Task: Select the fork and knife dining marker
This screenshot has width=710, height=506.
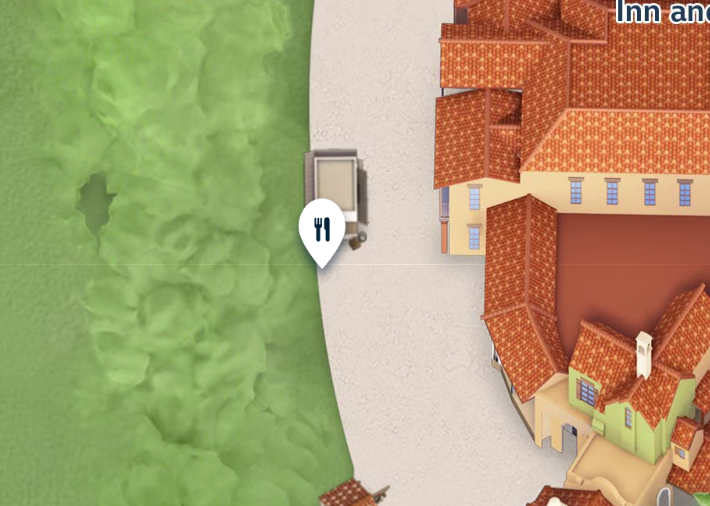Action: 321,230
